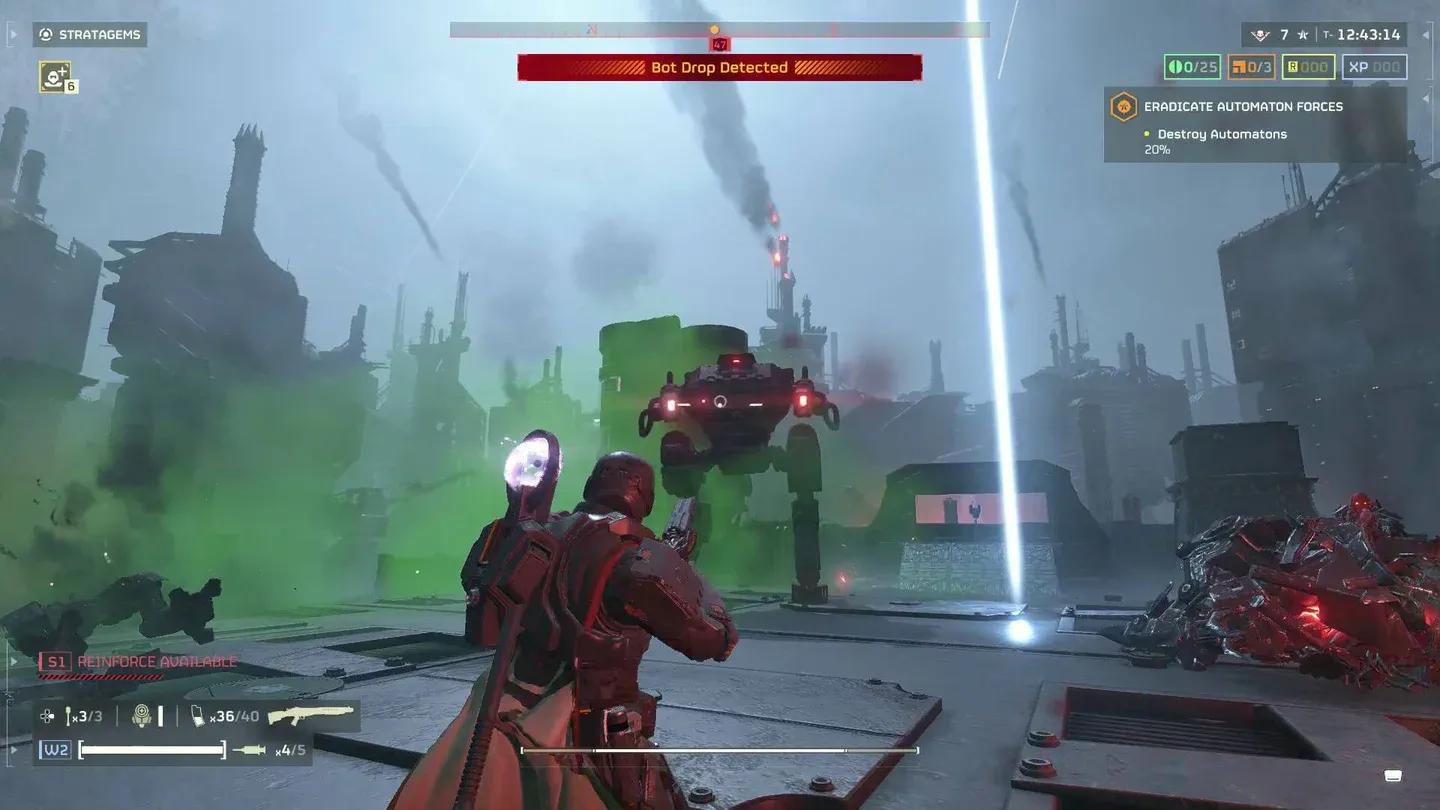The image size is (1440, 810).
Task: Click the Bot Drop Detected banner
Action: [718, 67]
